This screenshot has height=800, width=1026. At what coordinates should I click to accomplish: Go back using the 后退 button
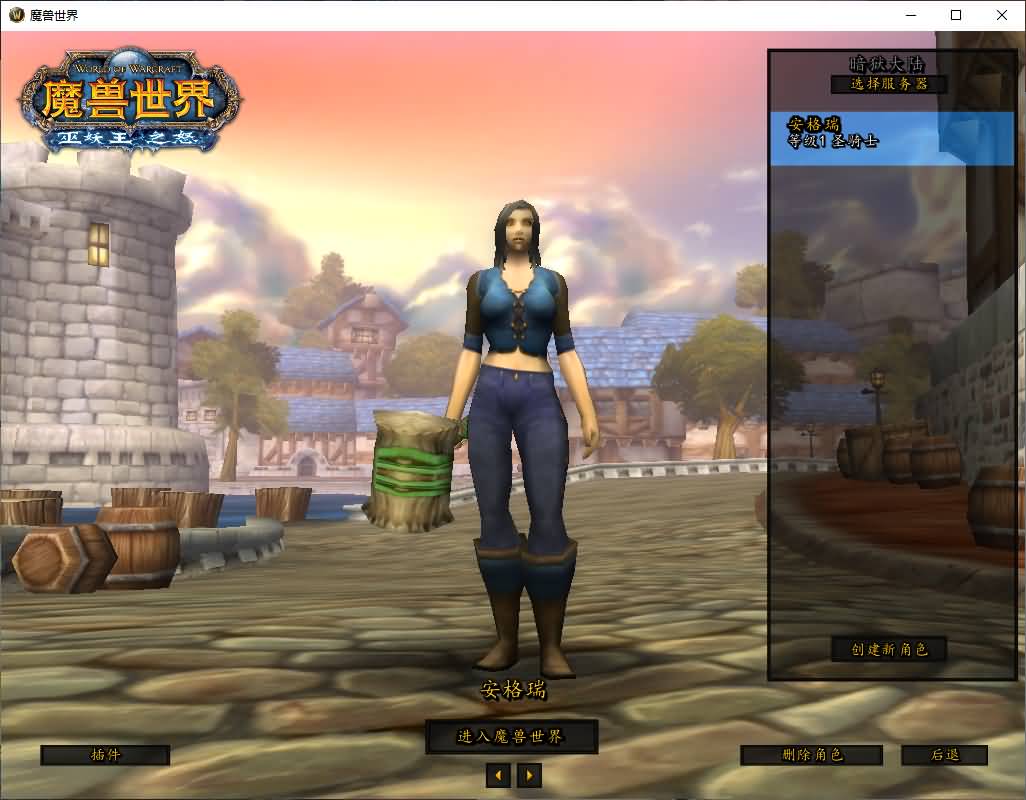tap(944, 755)
